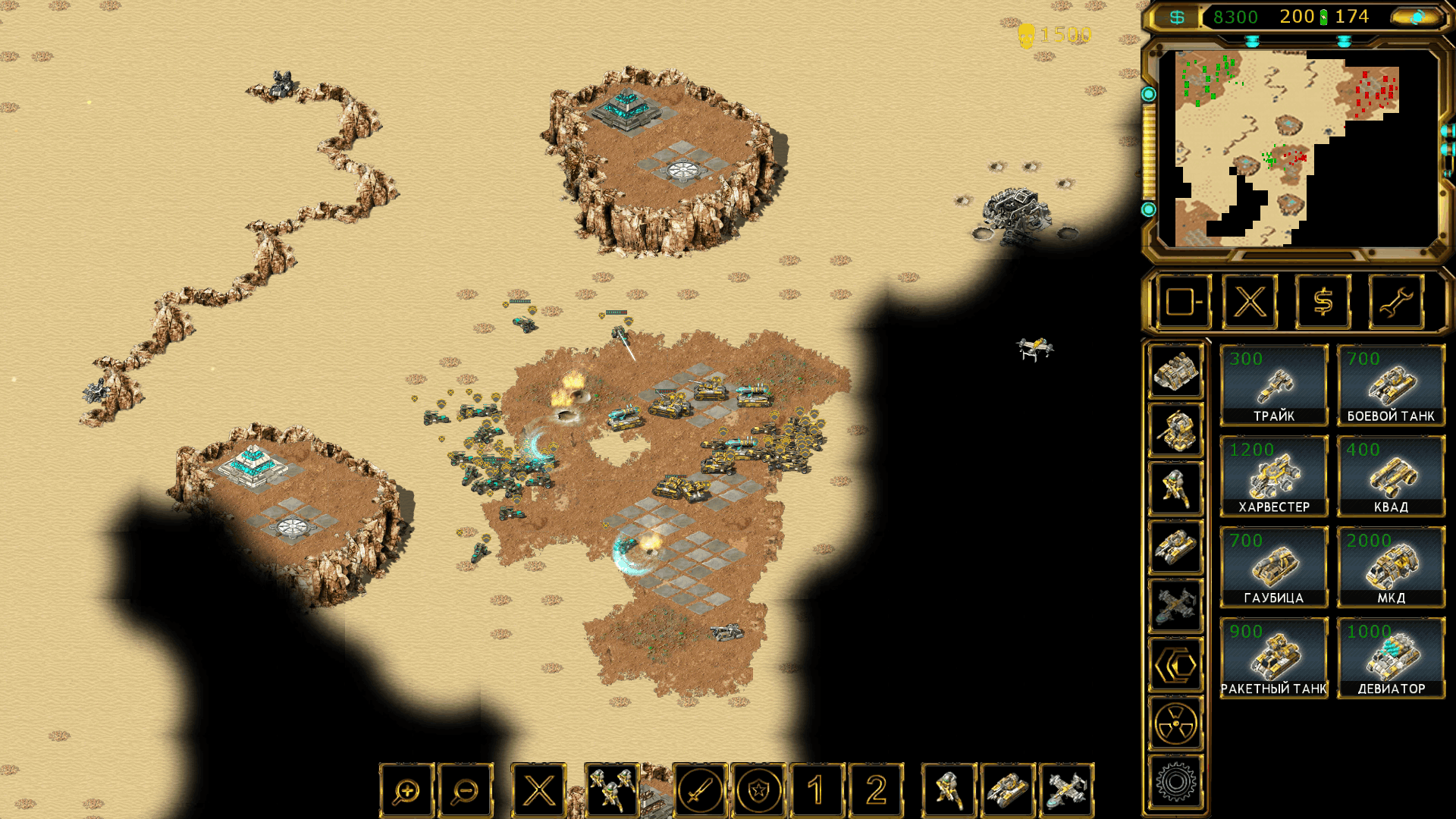Choose the Девиатор unit

point(1391,658)
